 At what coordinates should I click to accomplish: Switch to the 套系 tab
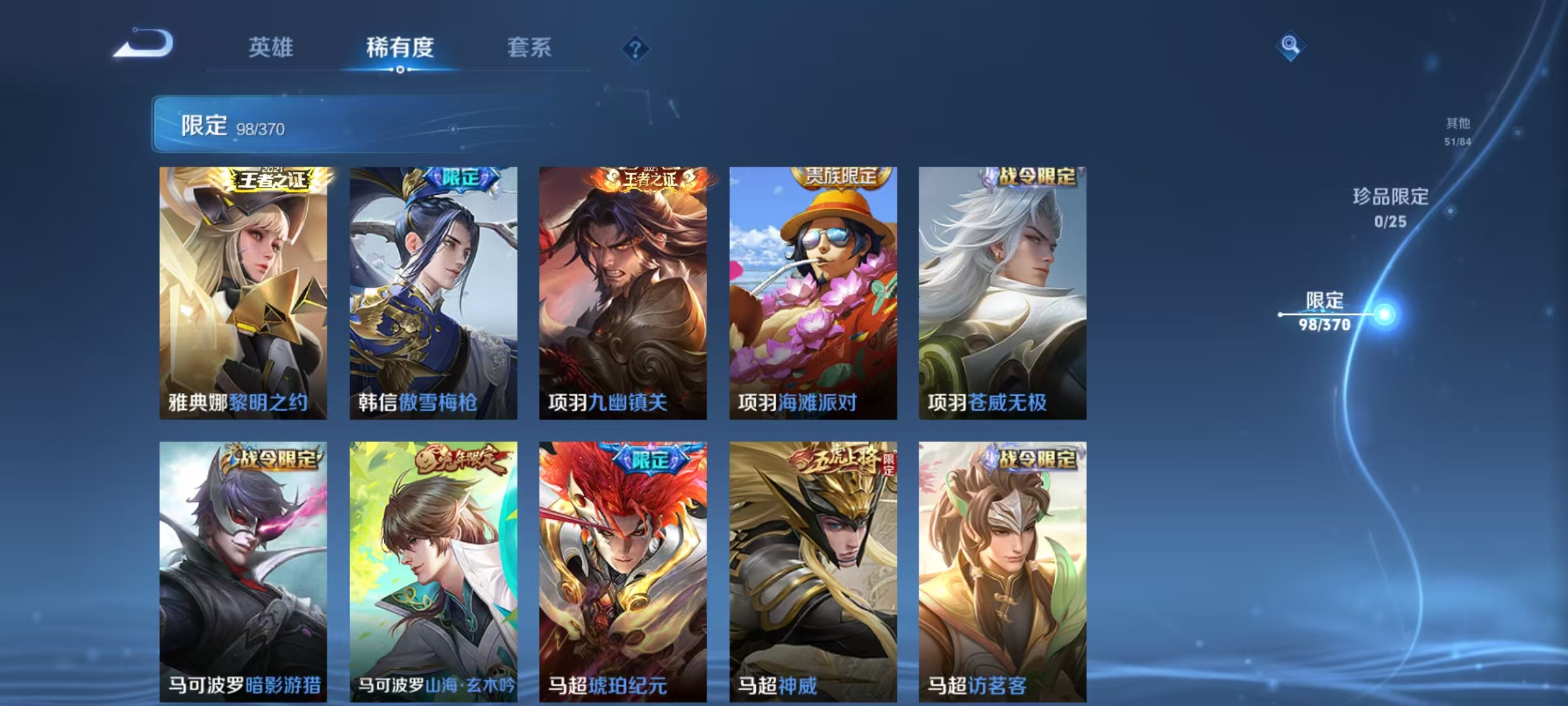[530, 48]
